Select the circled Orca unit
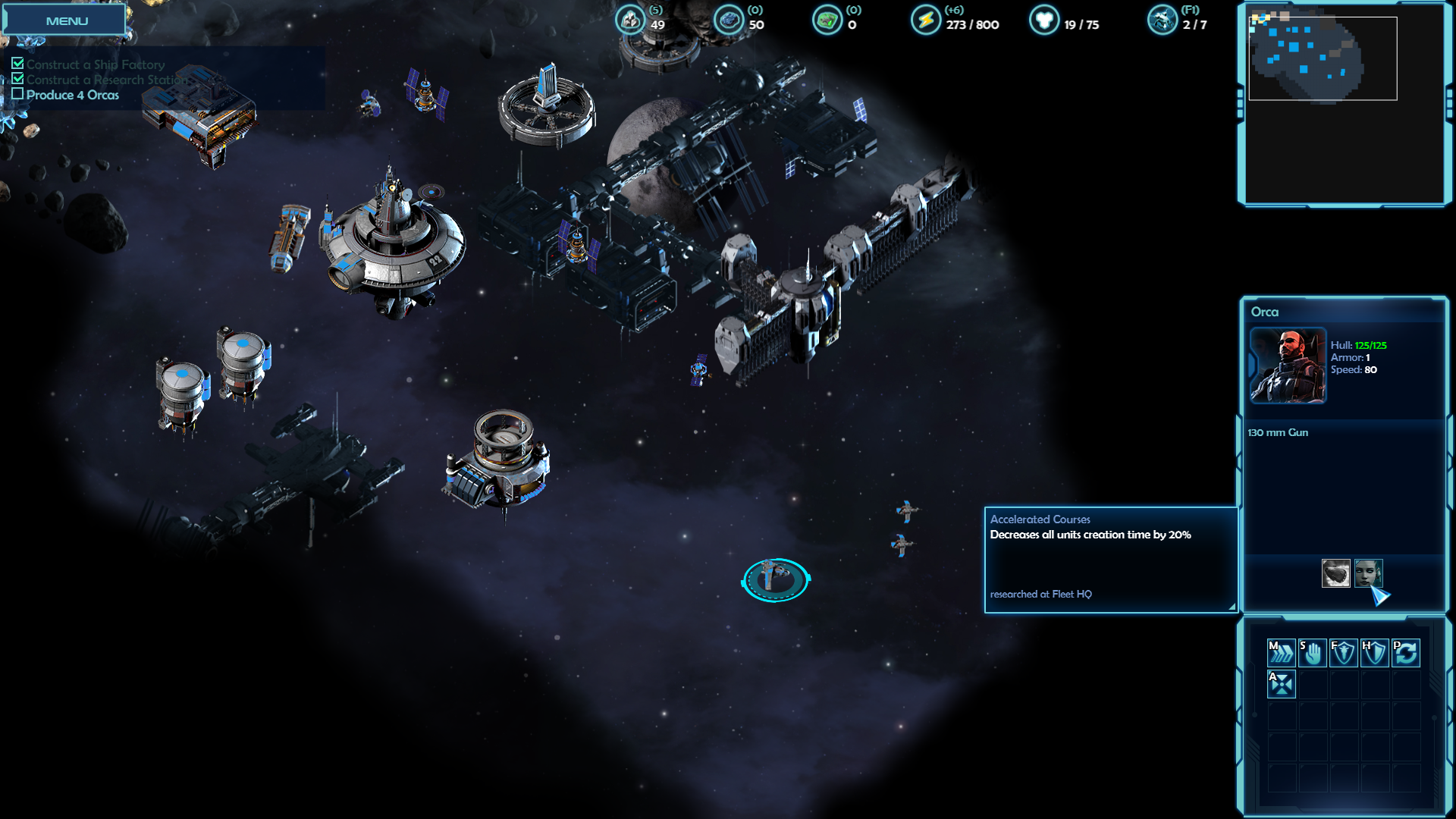The height and width of the screenshot is (819, 1456). pyautogui.click(x=775, y=579)
